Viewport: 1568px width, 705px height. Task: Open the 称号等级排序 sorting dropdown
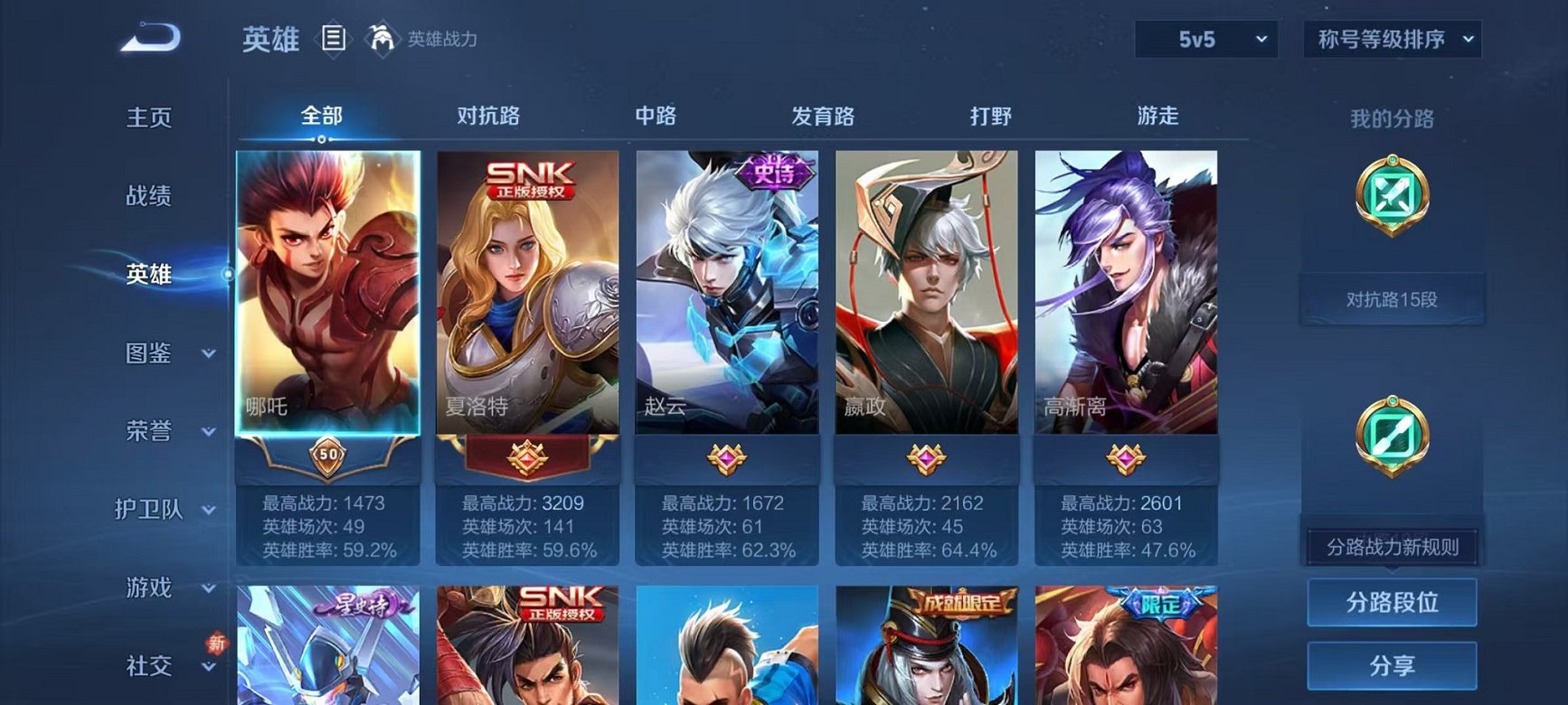point(1392,41)
